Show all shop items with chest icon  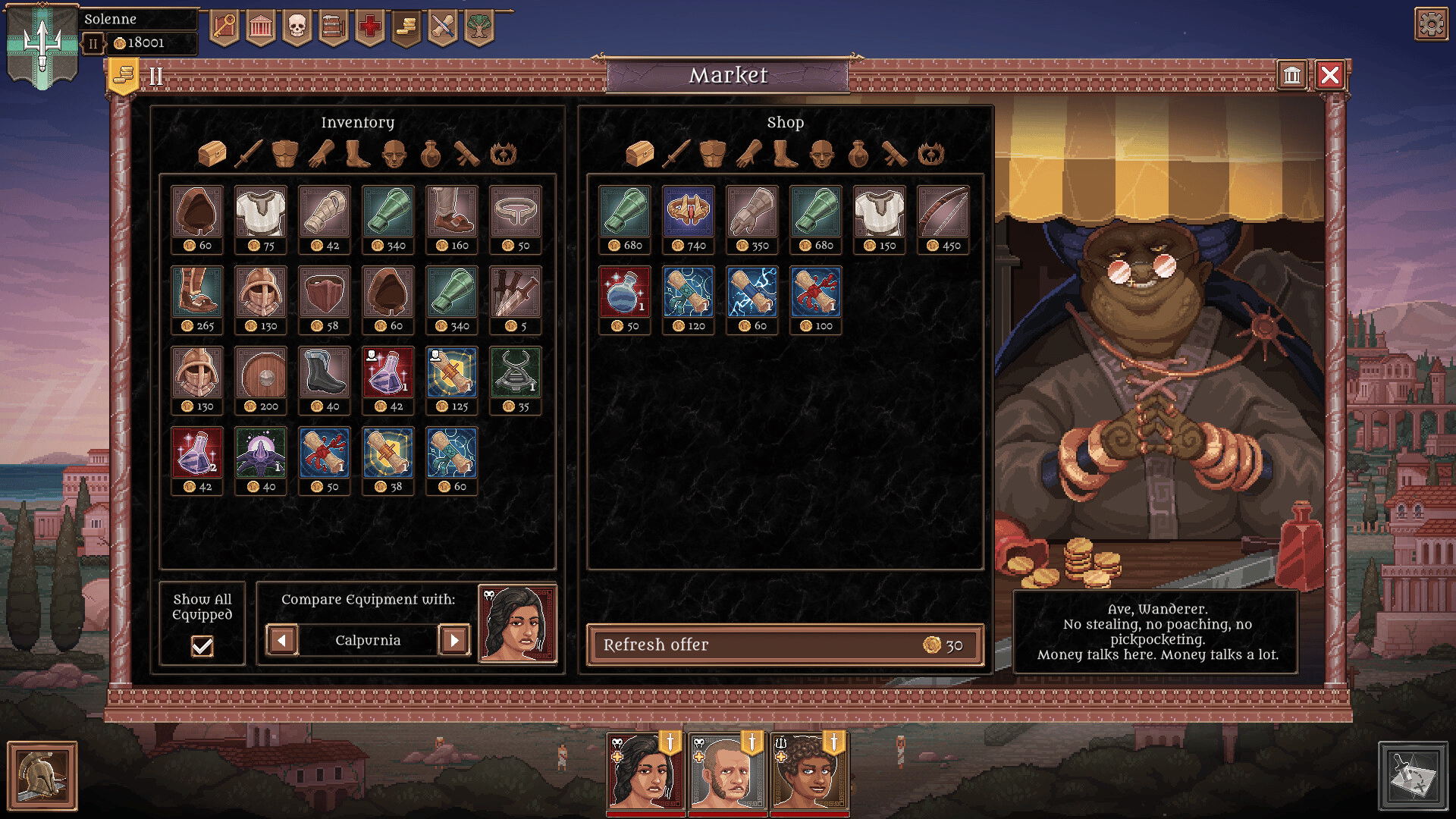tap(639, 154)
